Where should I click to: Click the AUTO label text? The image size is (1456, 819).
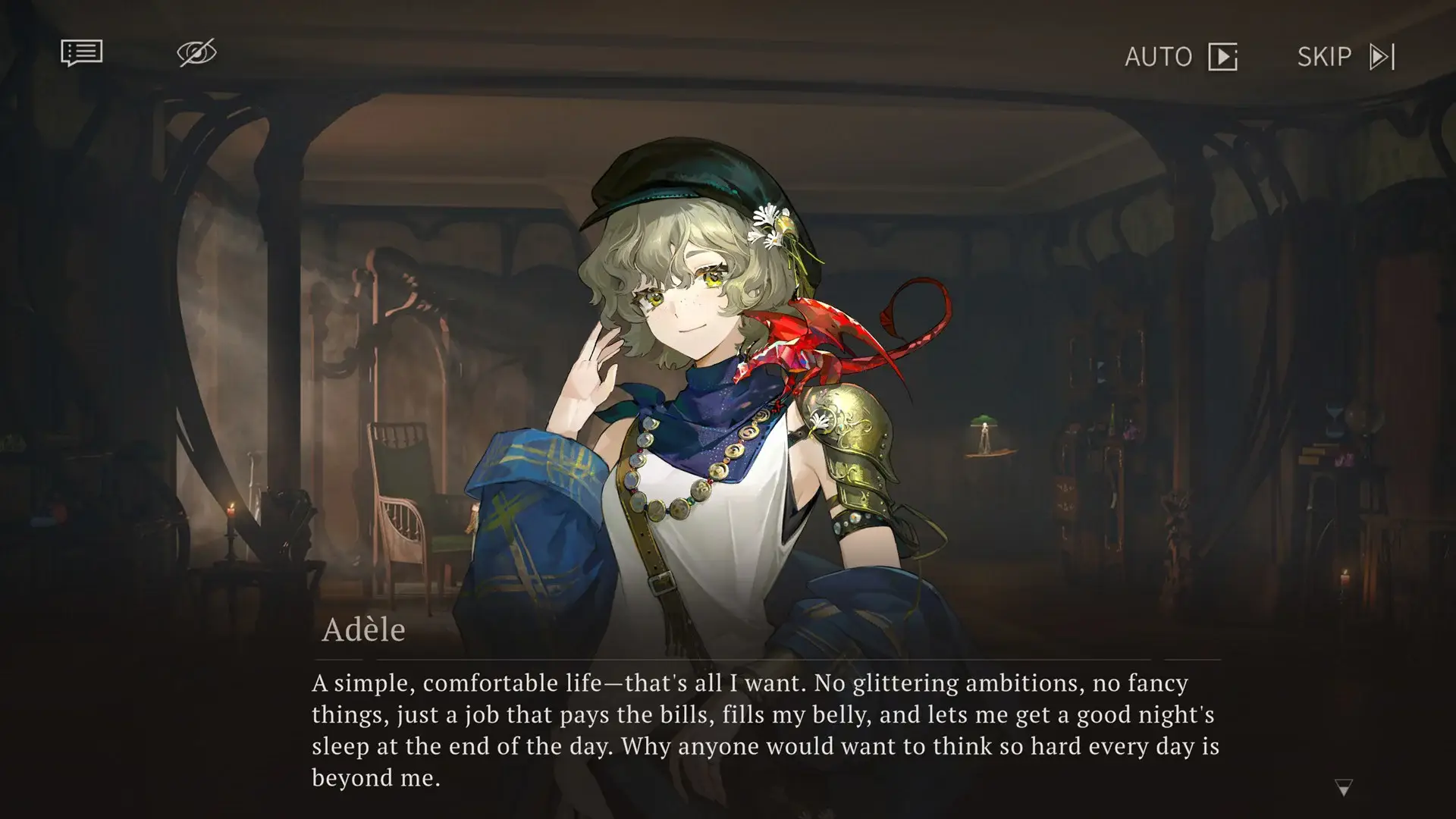coord(1158,57)
